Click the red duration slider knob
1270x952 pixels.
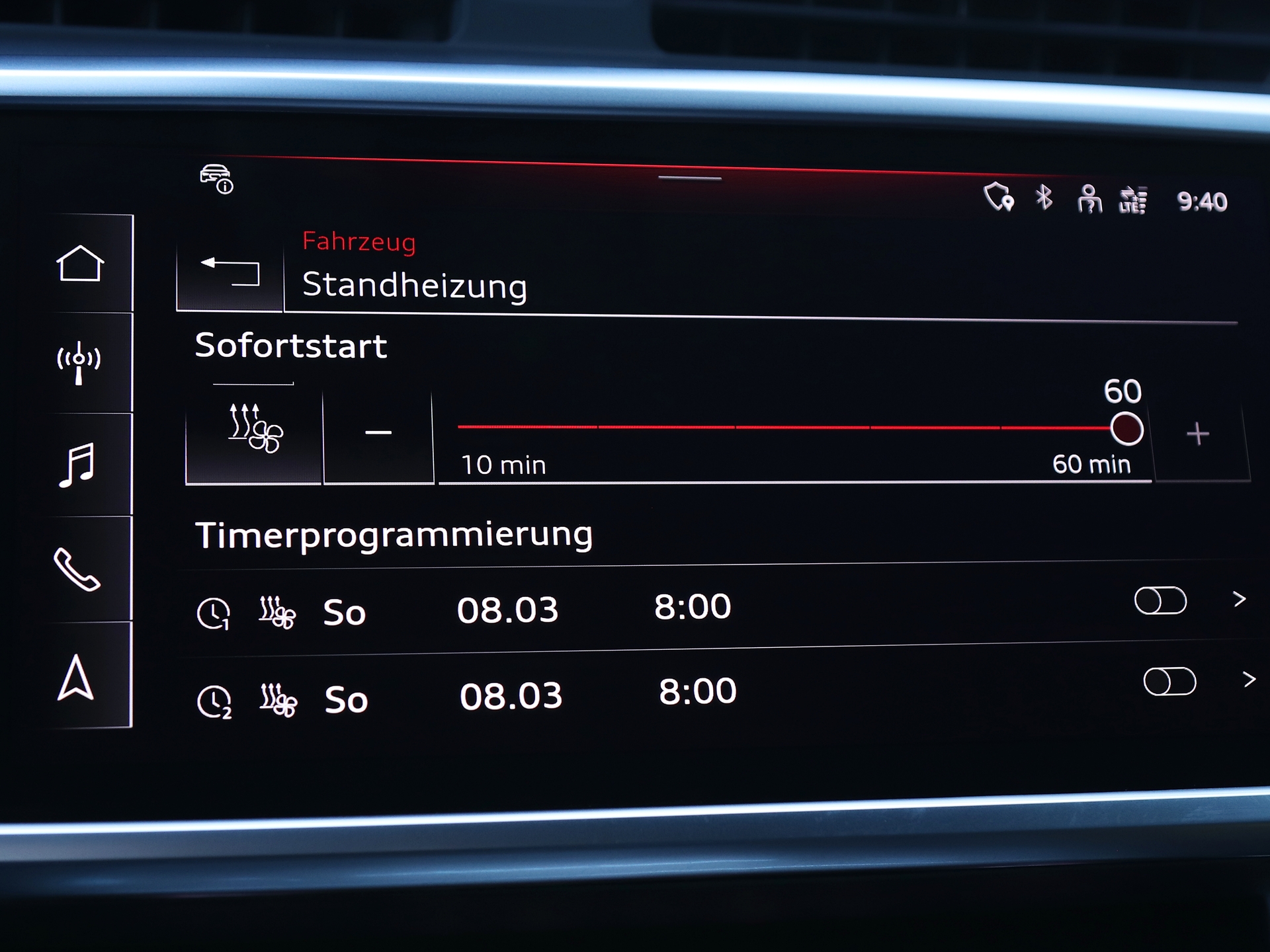pyautogui.click(x=1126, y=429)
